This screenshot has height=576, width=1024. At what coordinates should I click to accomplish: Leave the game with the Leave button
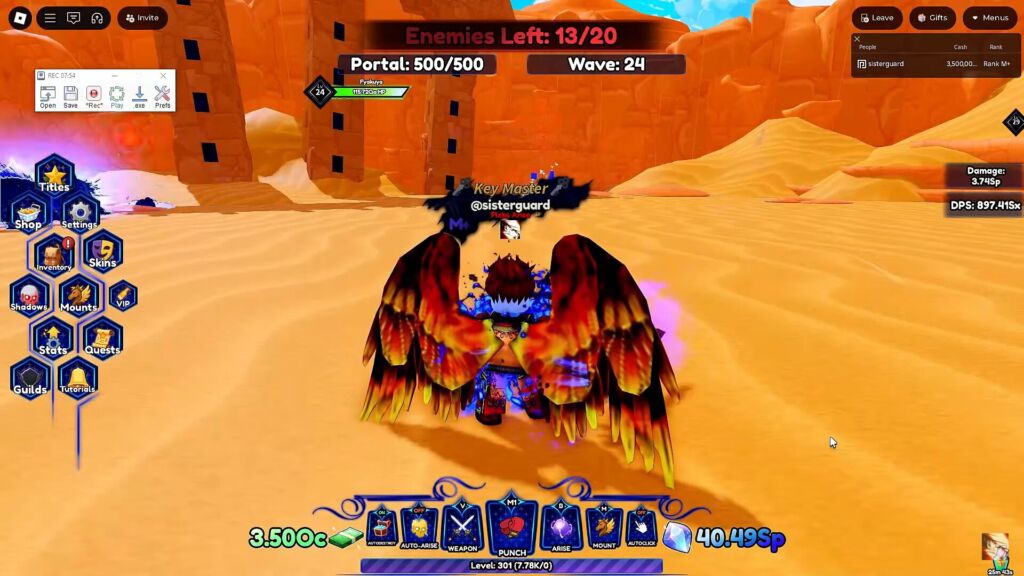[876, 18]
